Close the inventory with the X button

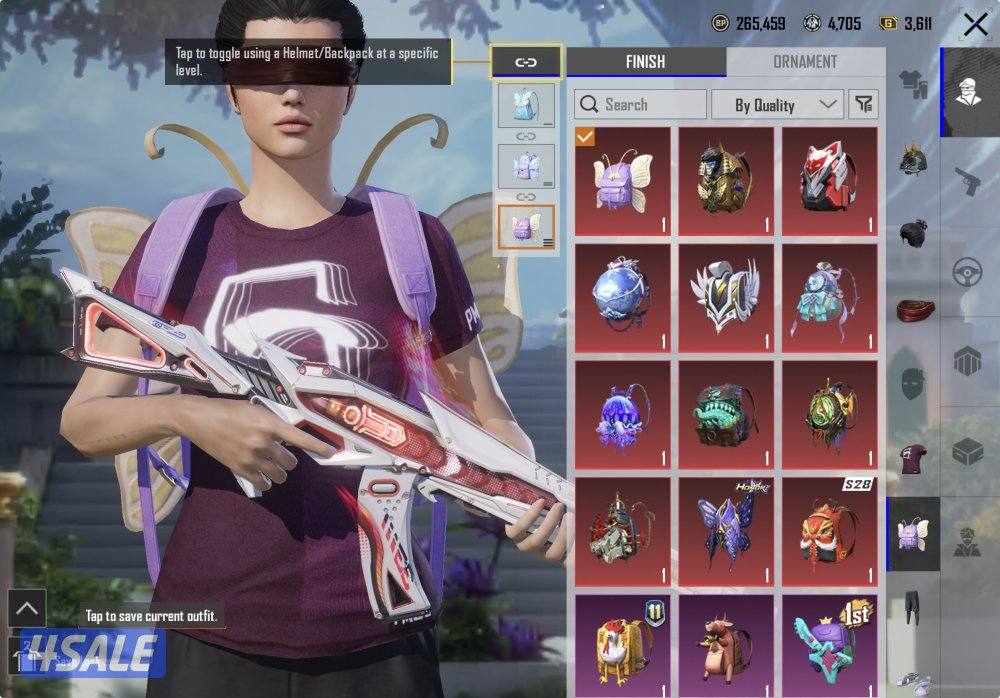[974, 25]
